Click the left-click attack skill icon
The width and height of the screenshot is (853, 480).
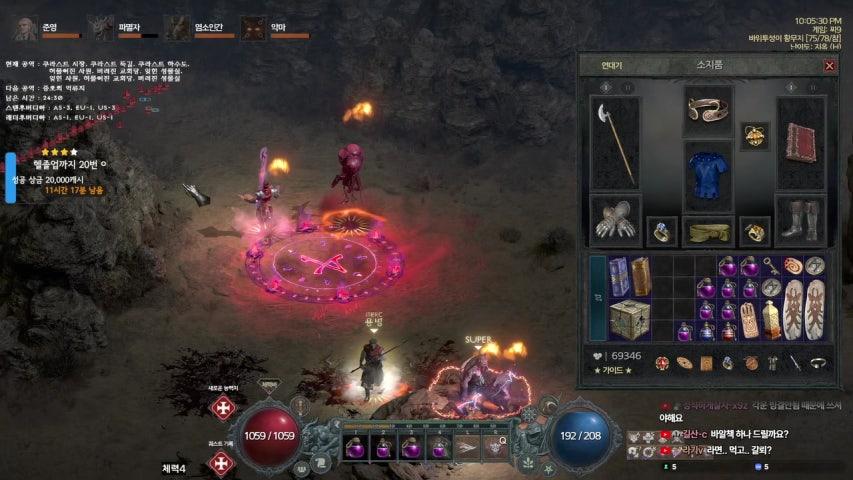coord(466,447)
